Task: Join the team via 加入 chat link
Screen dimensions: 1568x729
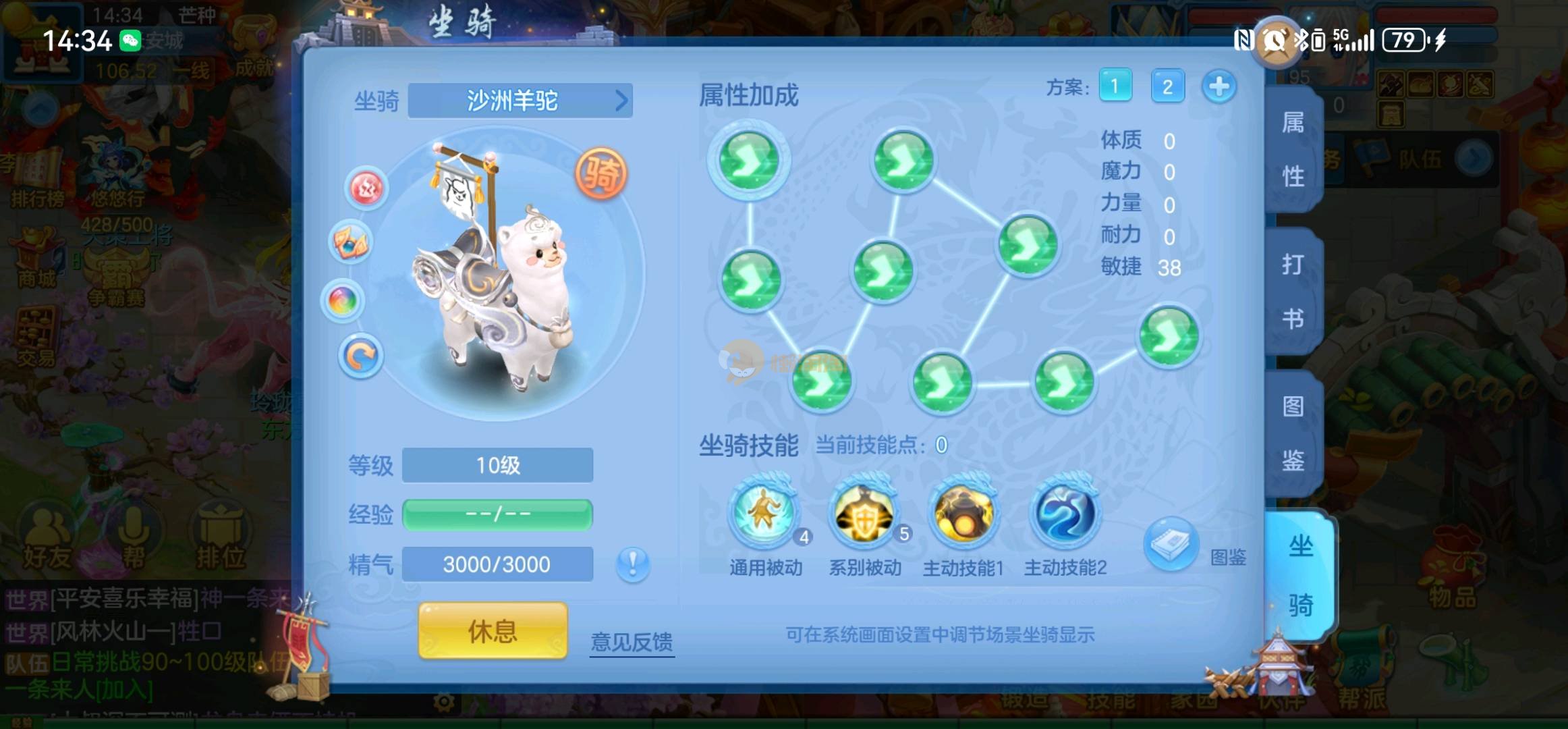Action: (x=125, y=690)
